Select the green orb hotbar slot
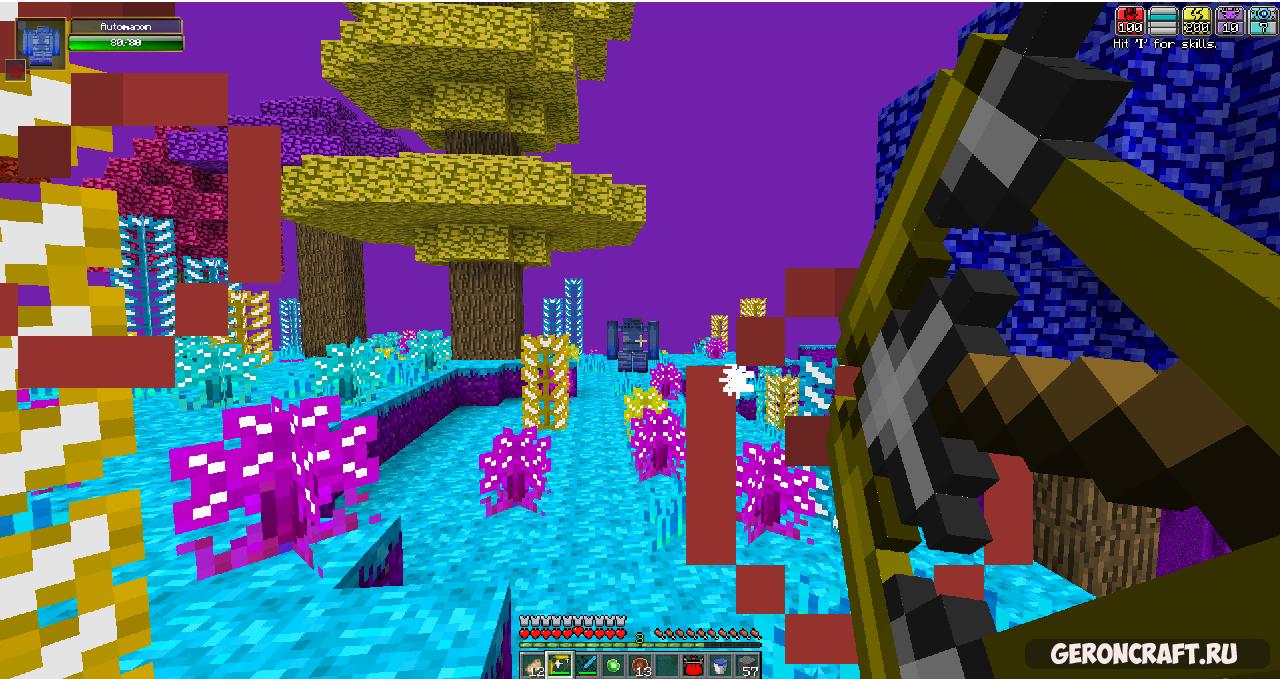The width and height of the screenshot is (1280, 679). pyautogui.click(x=613, y=665)
